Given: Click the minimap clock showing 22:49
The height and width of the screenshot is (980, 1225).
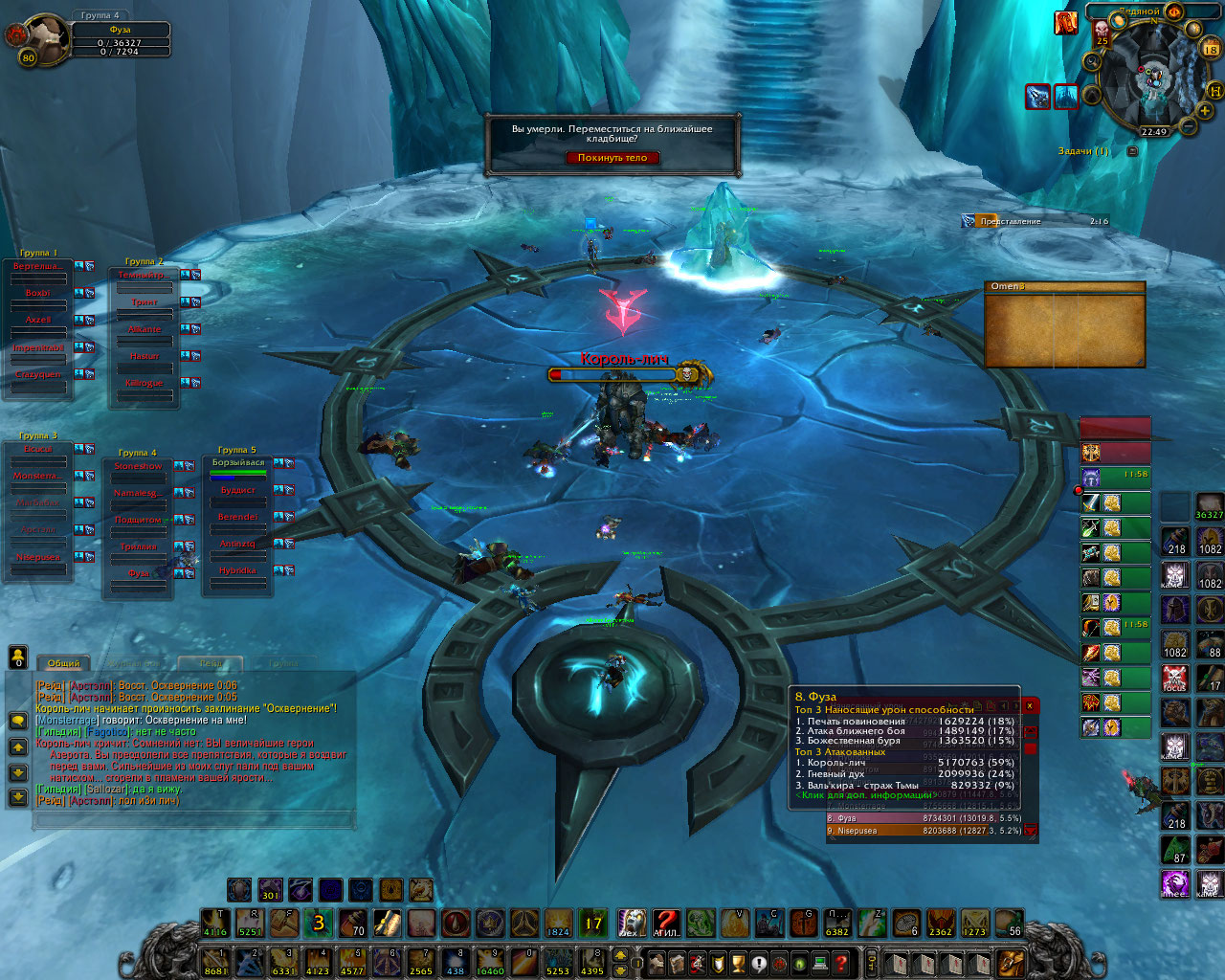Looking at the screenshot, I should click(x=1154, y=132).
